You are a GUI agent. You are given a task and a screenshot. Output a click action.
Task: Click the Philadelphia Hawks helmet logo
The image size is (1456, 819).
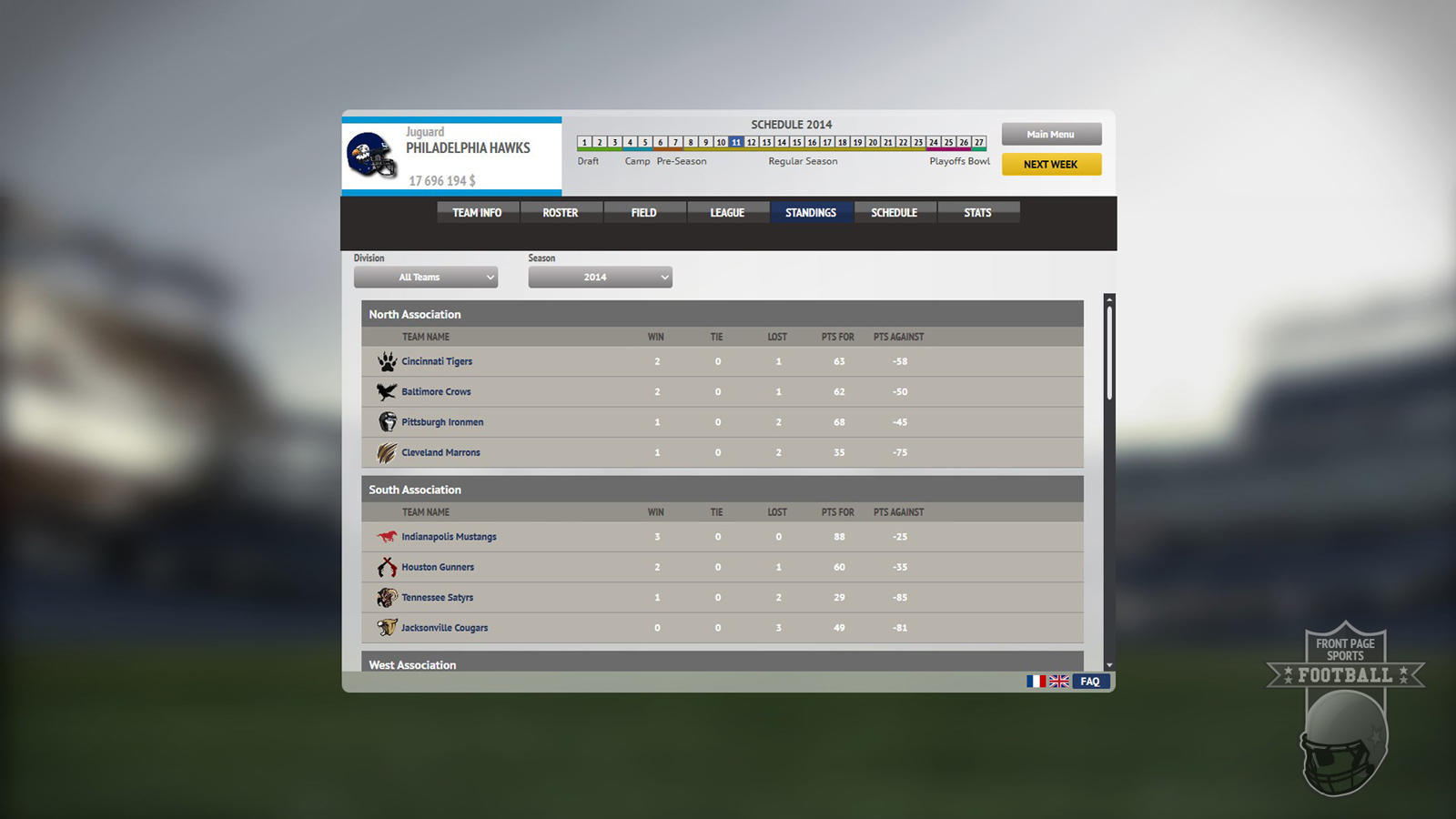[x=370, y=157]
